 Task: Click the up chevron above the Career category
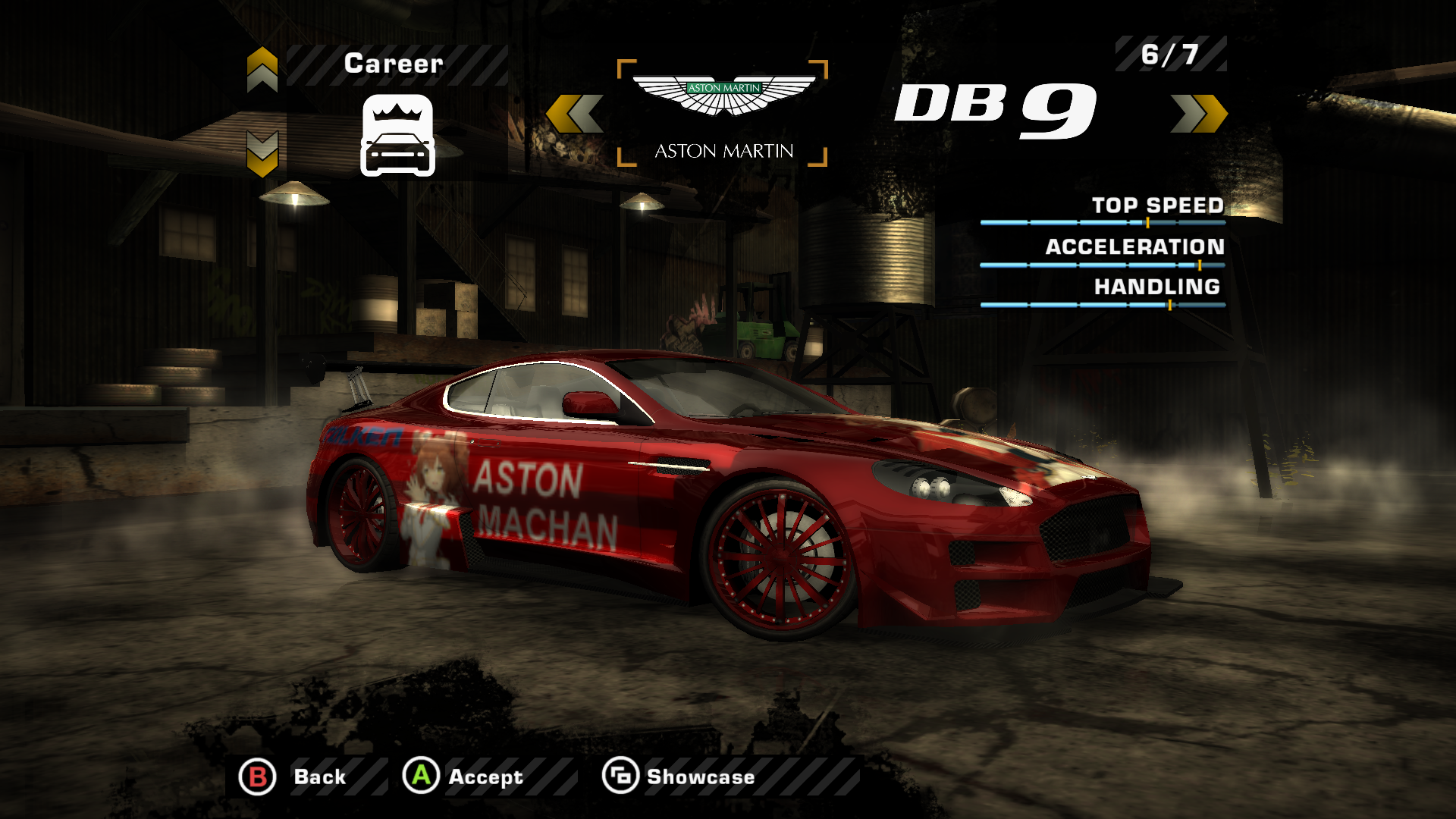[262, 69]
